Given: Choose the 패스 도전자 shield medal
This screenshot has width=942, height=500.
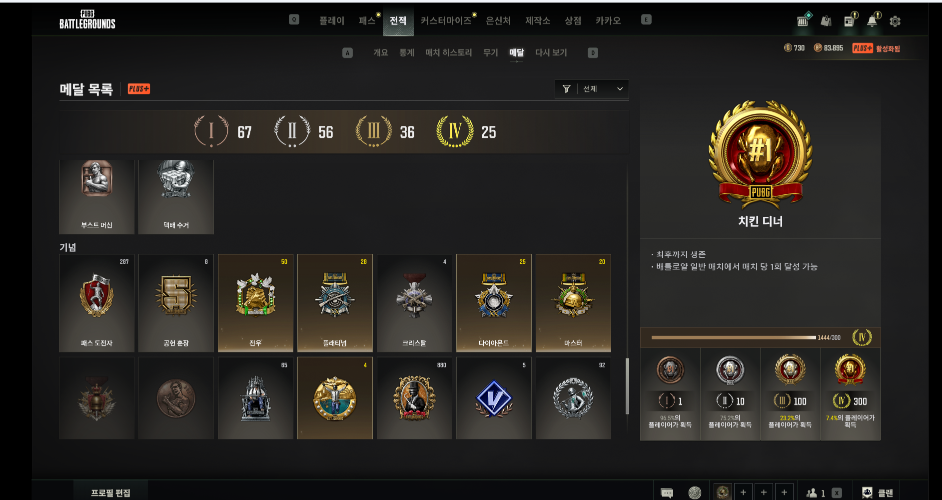Looking at the screenshot, I should pyautogui.click(x=96, y=302).
